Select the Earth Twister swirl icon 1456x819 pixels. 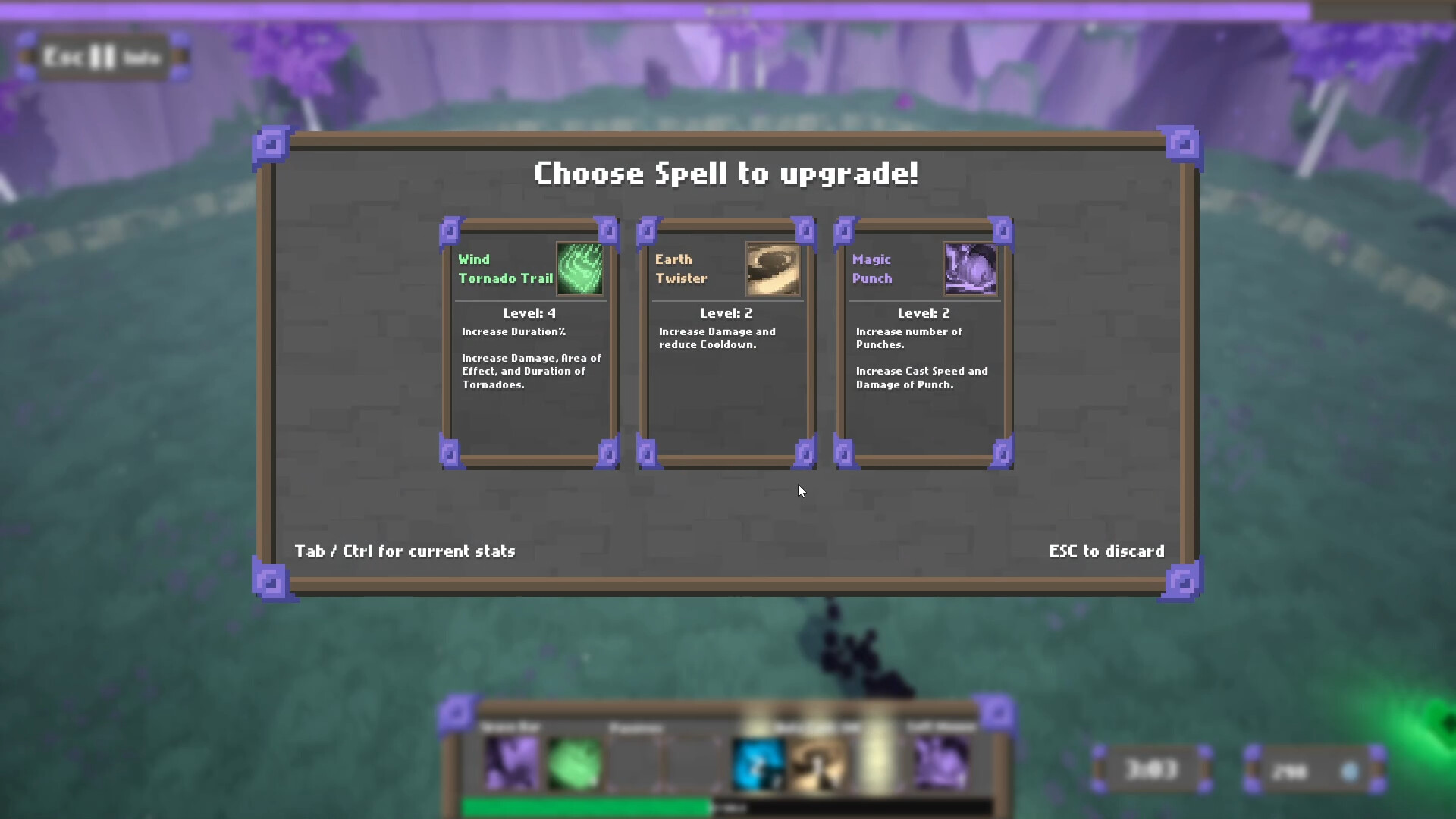pyautogui.click(x=774, y=269)
